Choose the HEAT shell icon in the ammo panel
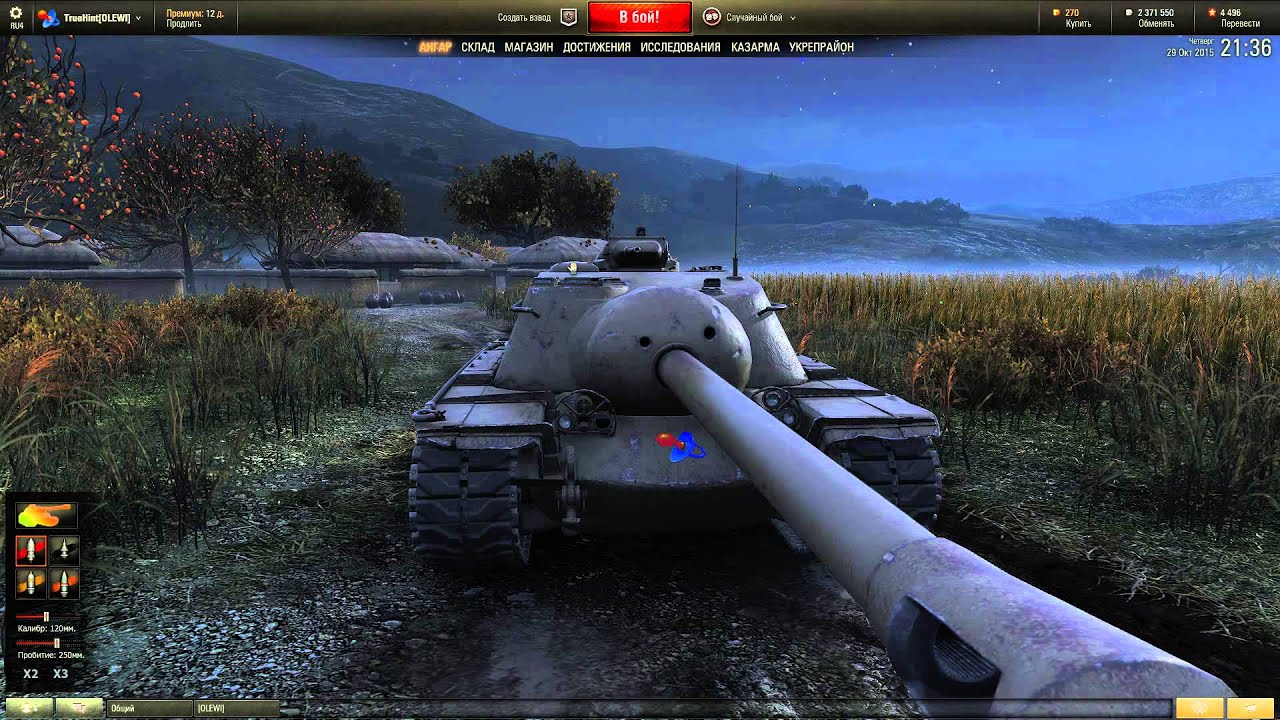The height and width of the screenshot is (720, 1280). click(64, 583)
